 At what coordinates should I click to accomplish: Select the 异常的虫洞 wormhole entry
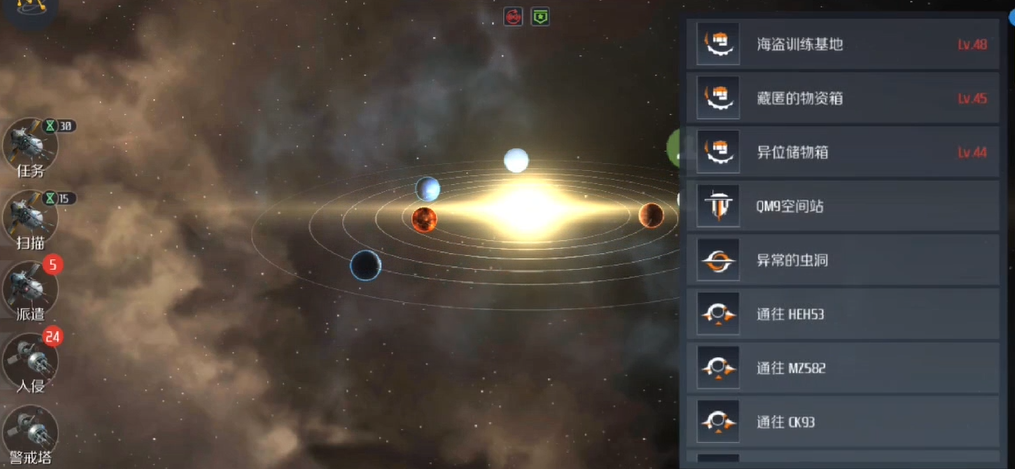(842, 260)
